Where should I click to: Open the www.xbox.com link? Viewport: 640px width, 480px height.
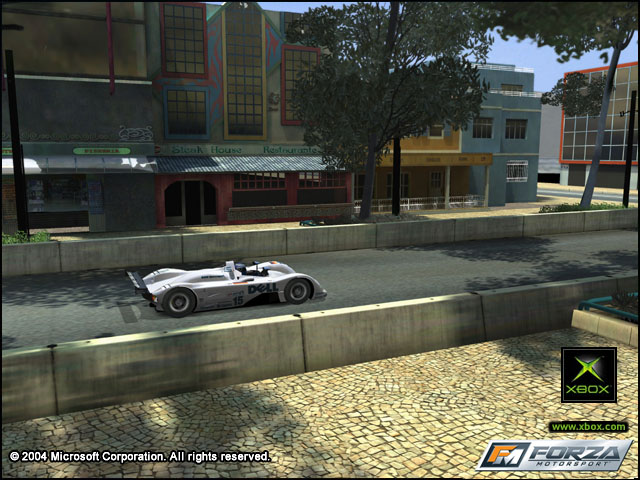(588, 427)
